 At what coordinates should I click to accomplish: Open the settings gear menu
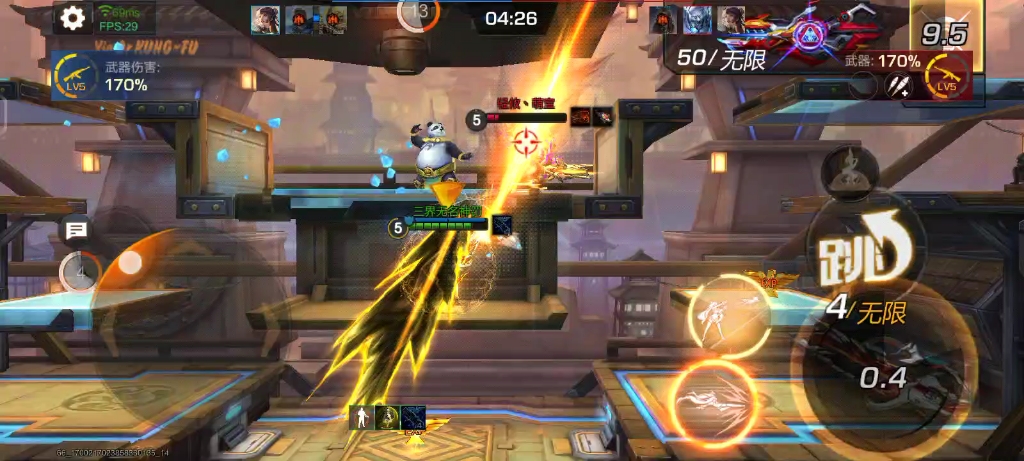click(71, 17)
